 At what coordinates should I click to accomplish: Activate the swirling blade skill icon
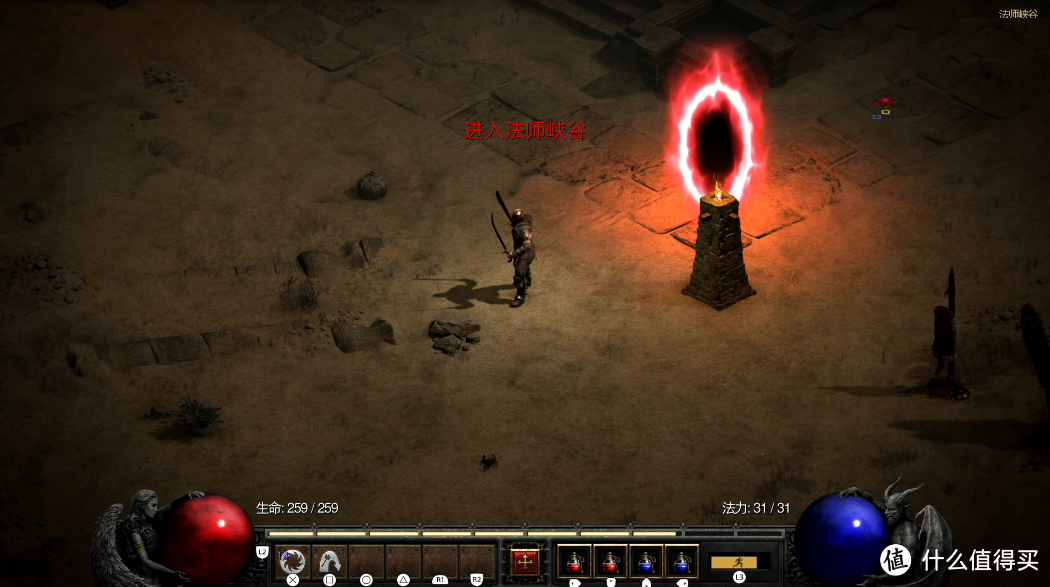click(293, 561)
